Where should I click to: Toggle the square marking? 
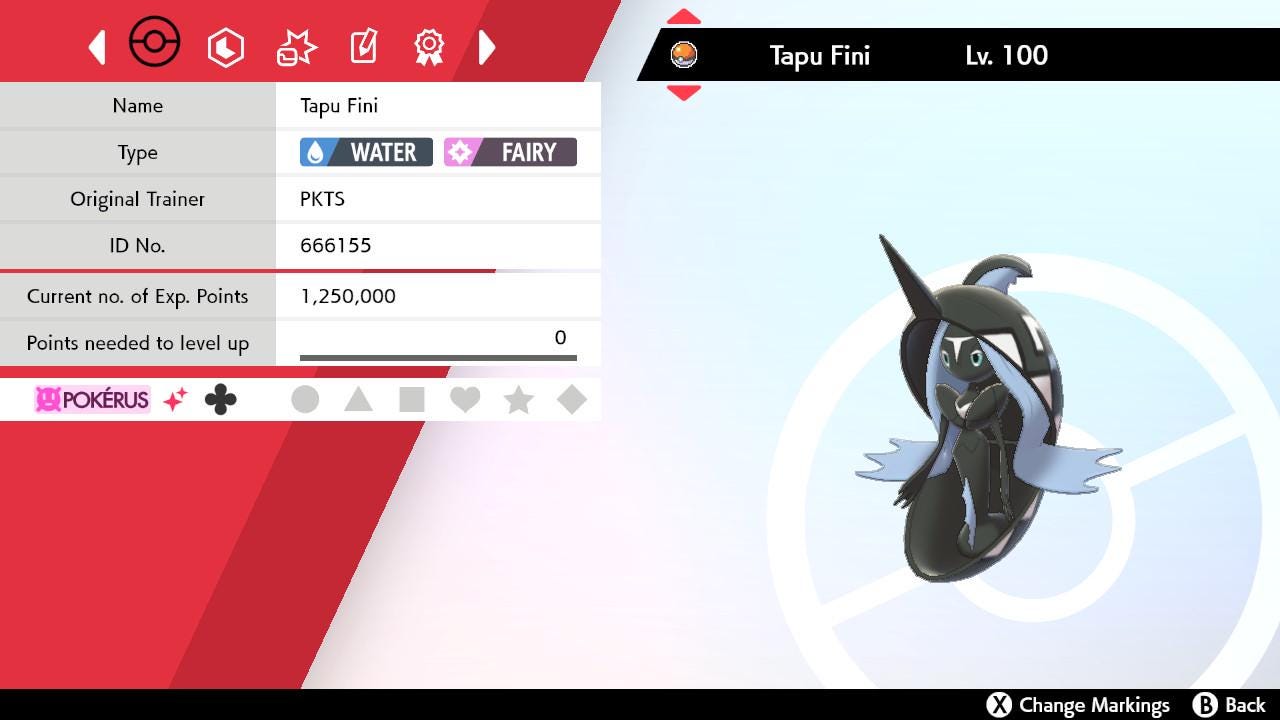coord(411,400)
